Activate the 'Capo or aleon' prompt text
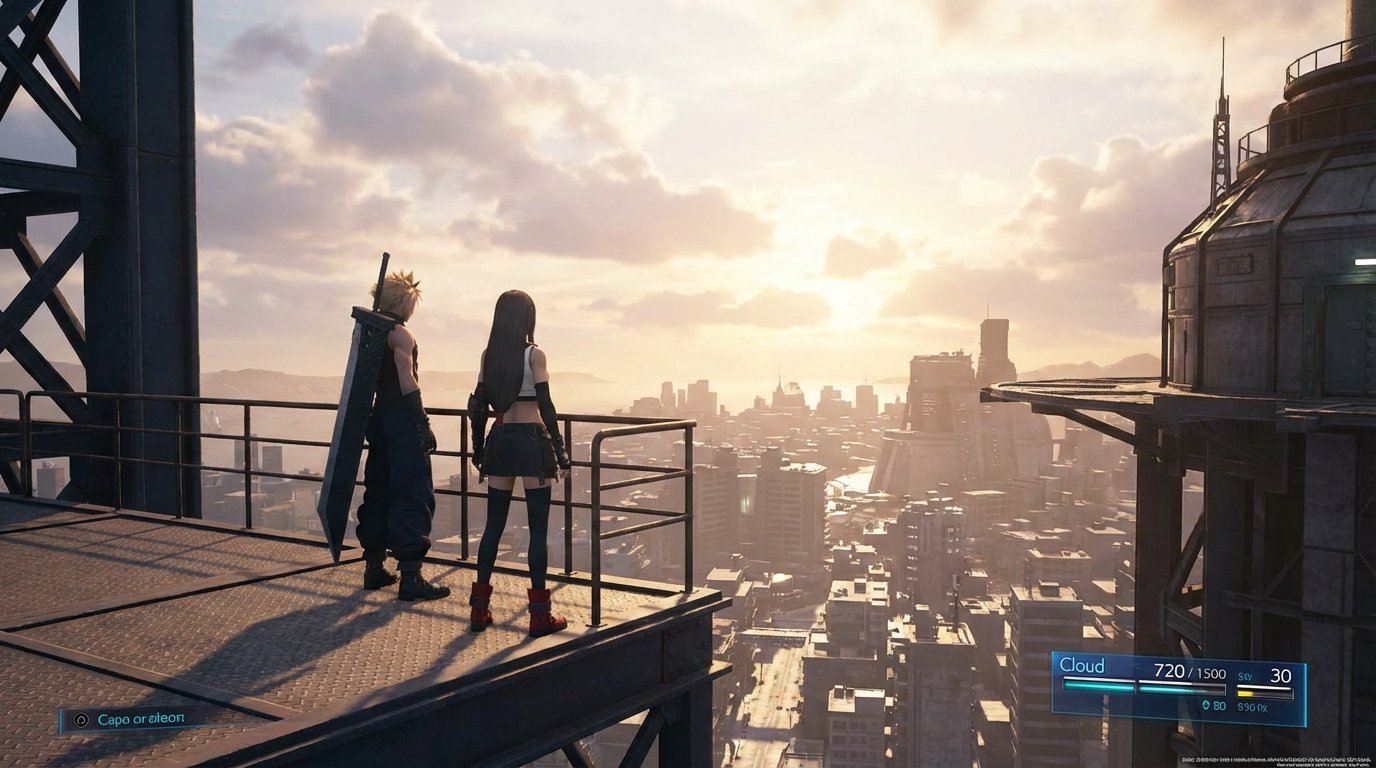 (142, 720)
